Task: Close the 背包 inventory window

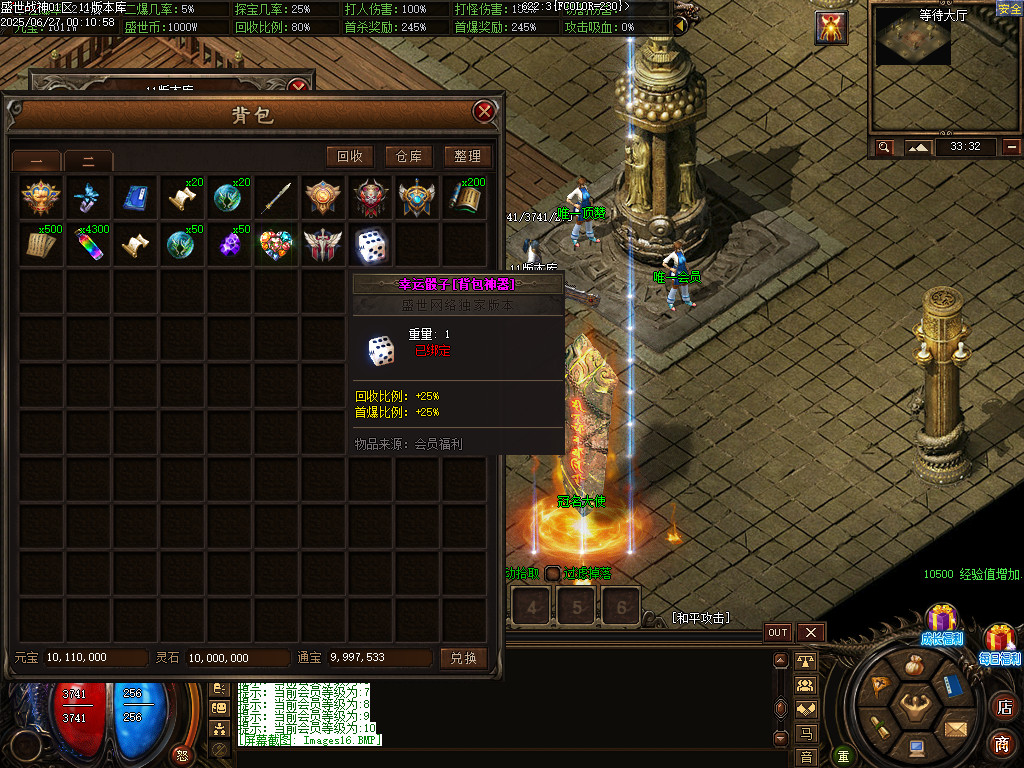Action: tap(485, 111)
